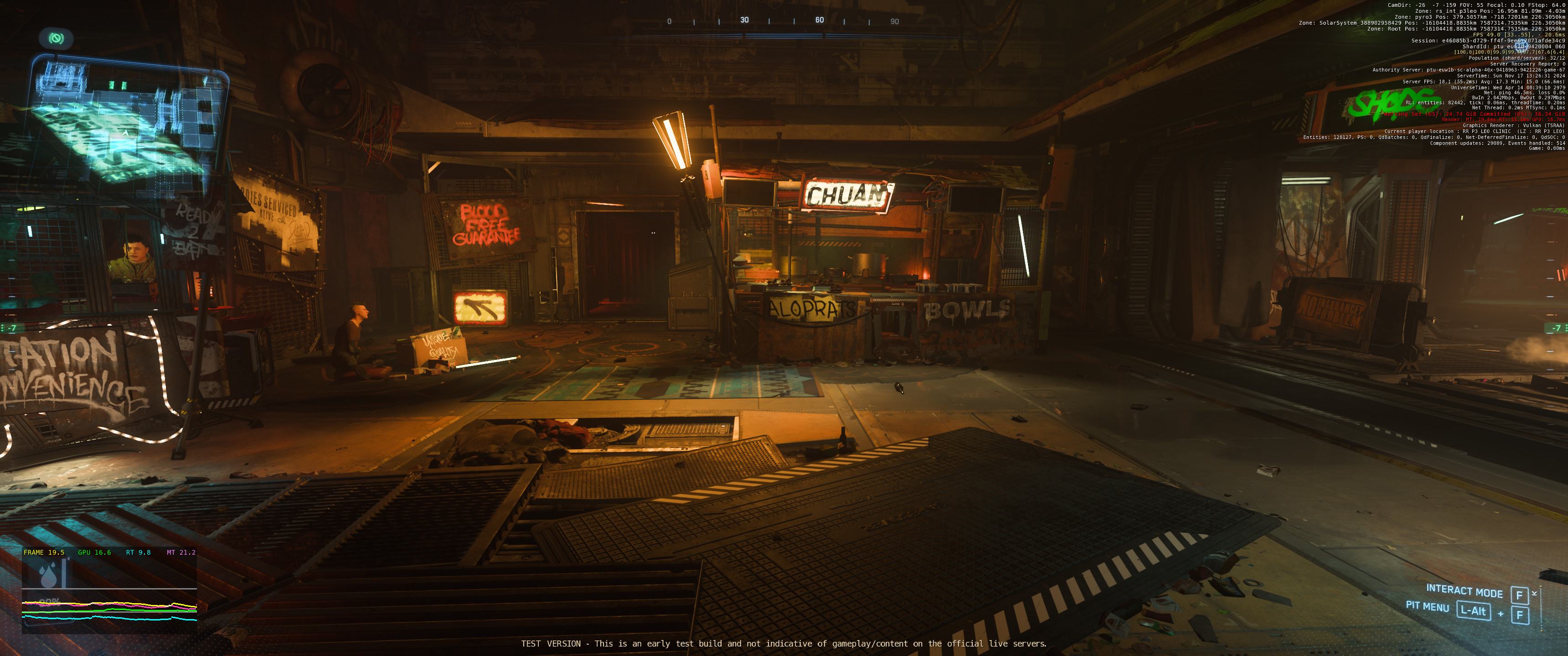The height and width of the screenshot is (656, 1568).
Task: Click the green comms signal icon
Action: pos(57,39)
